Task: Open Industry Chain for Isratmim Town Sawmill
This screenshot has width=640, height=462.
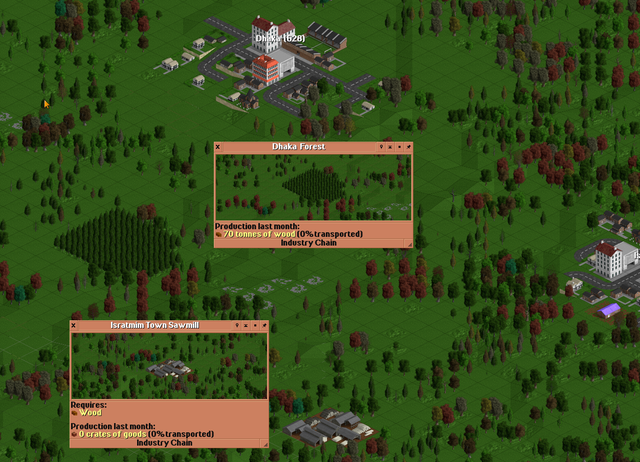Action: 164,443
